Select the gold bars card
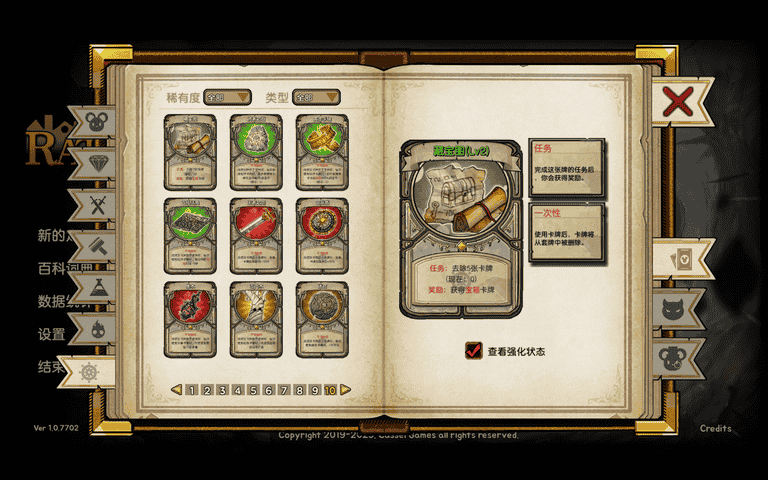Screen dimensions: 768x480 [x=322, y=150]
